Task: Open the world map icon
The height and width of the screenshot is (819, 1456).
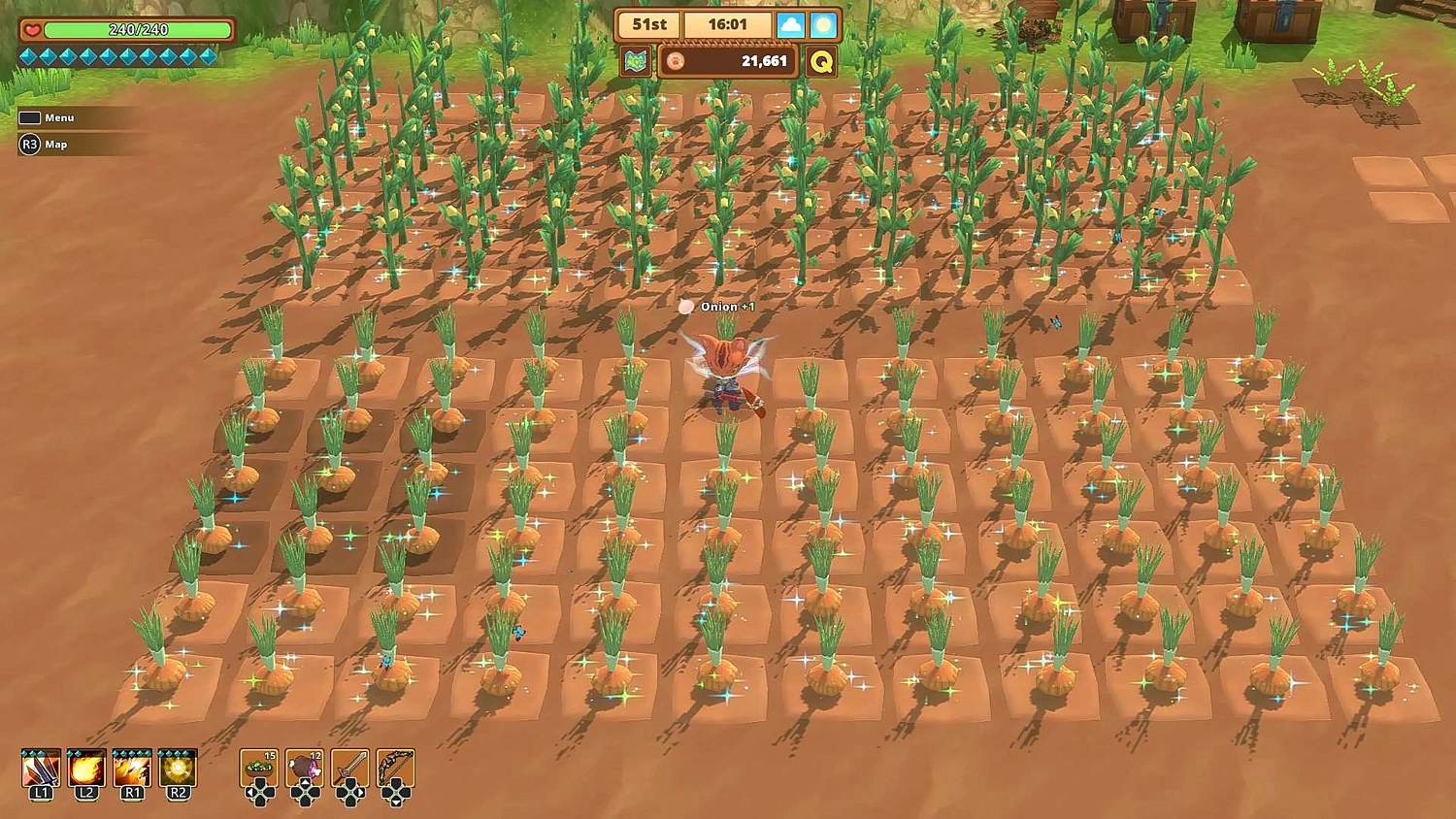Action: click(636, 62)
